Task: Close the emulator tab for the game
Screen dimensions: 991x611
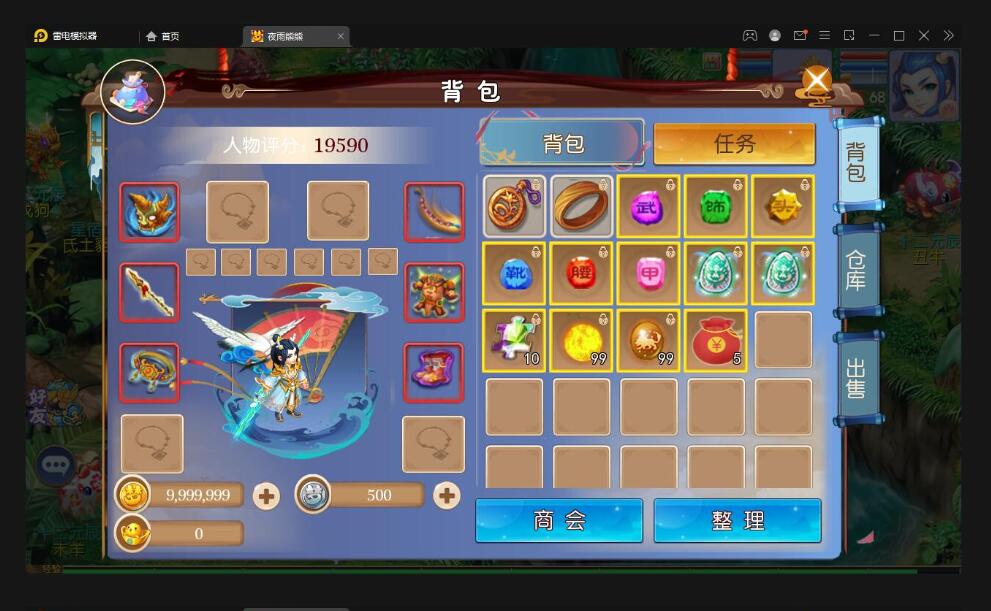Action: [340, 36]
